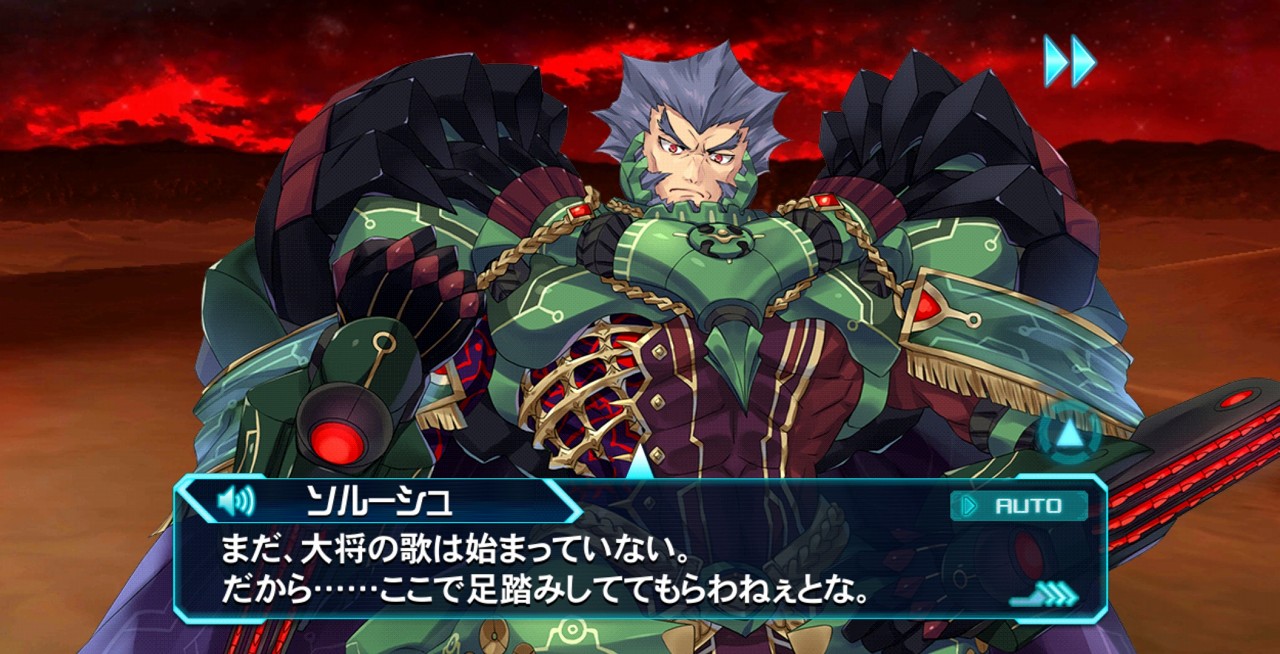Skip the scene with the fast-forward arrows
The width and height of the screenshot is (1280, 654).
coord(1069,60)
